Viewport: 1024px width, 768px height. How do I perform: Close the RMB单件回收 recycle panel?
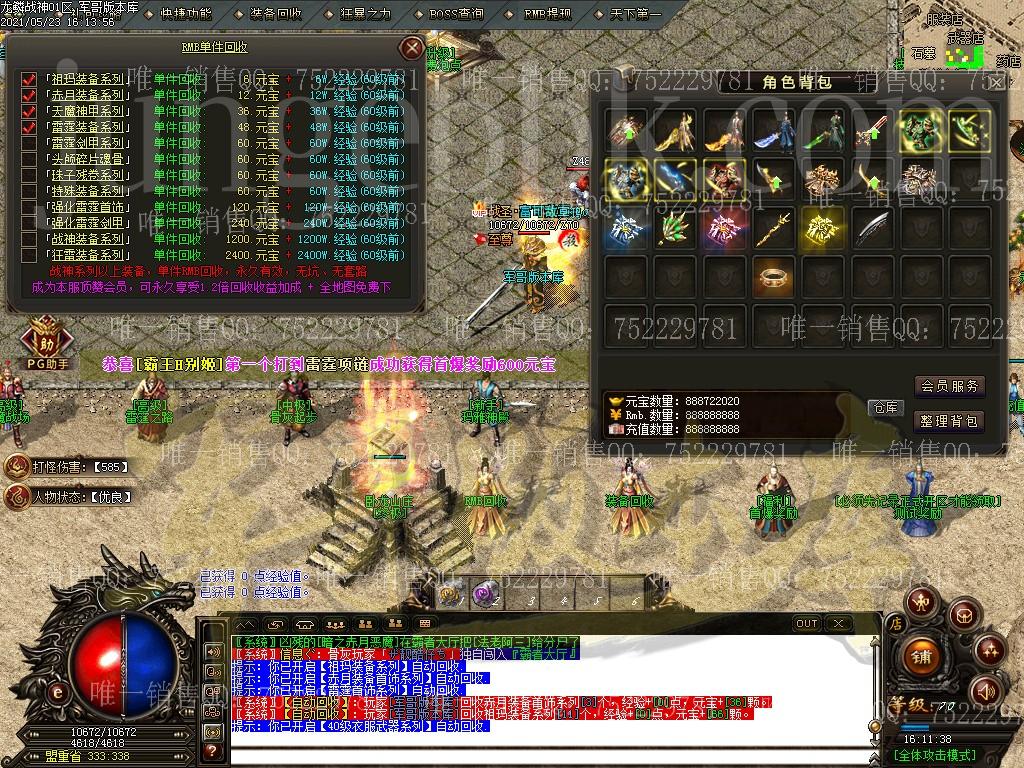pyautogui.click(x=411, y=48)
